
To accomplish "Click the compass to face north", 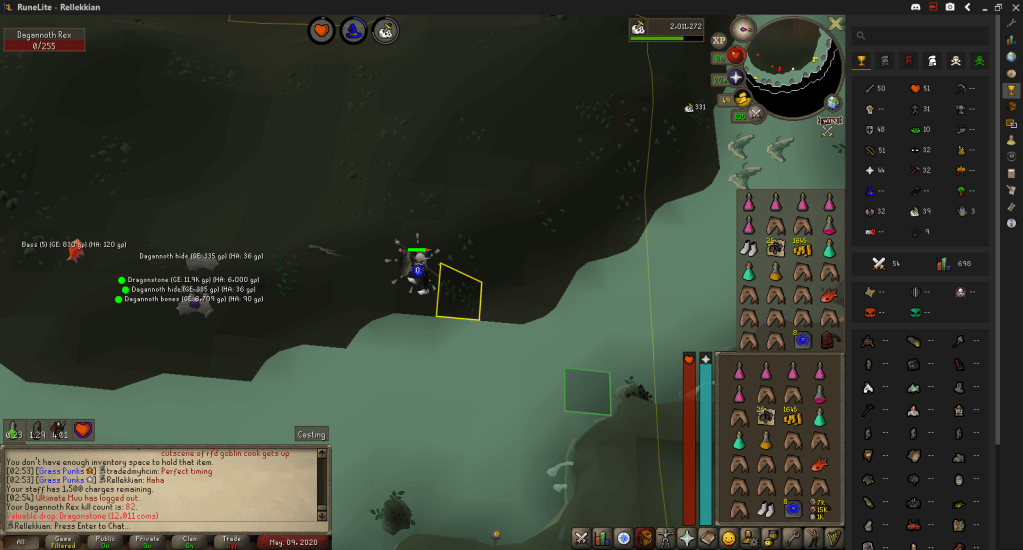I will [x=743, y=27].
